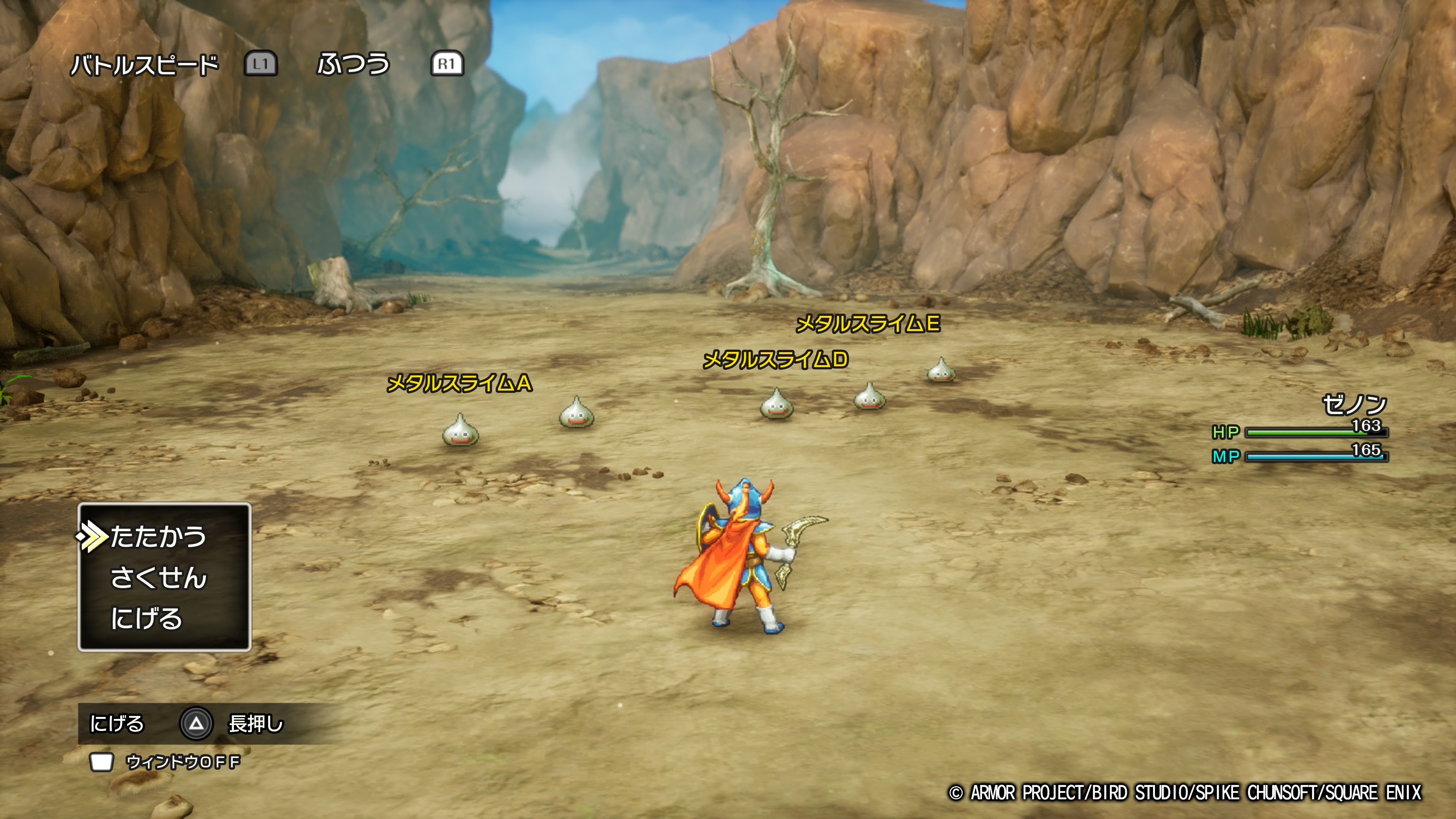
Task: Pick にげる in the battle command window
Action: pos(146,618)
